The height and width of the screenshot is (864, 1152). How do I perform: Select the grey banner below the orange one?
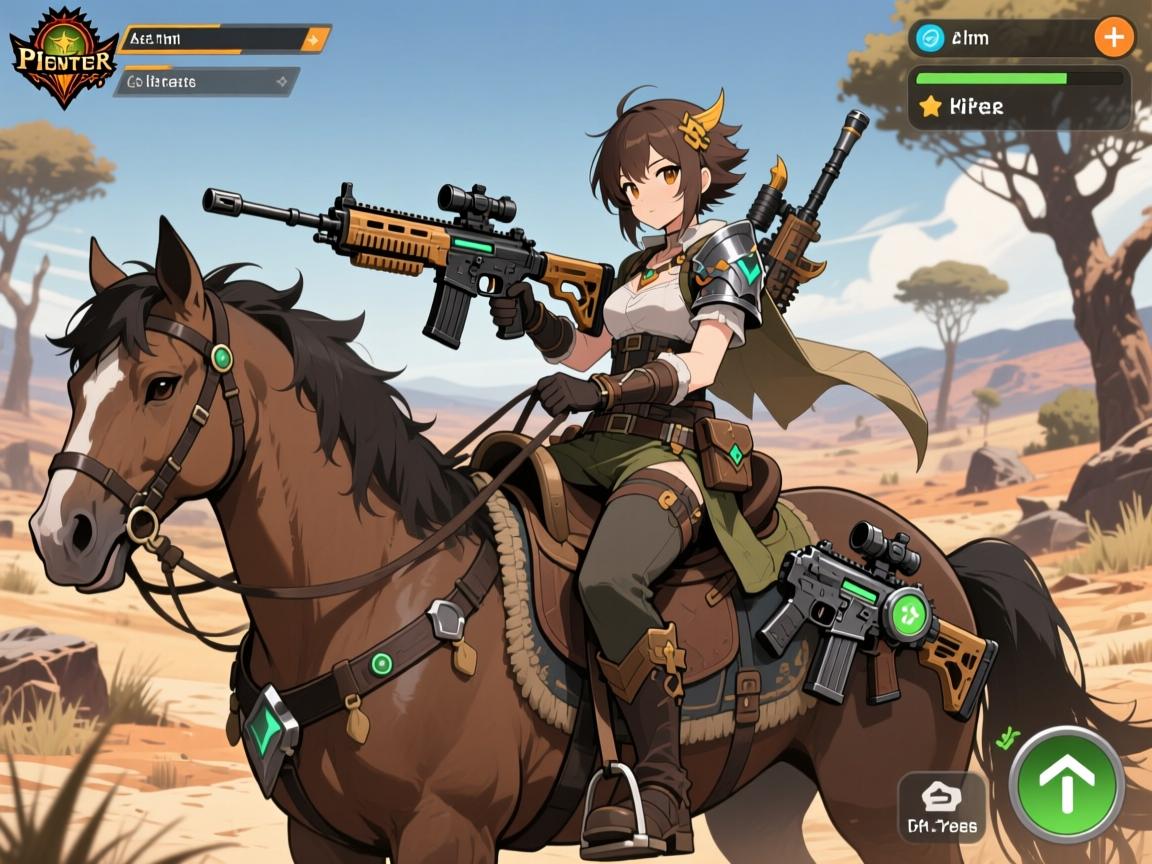coord(207,81)
